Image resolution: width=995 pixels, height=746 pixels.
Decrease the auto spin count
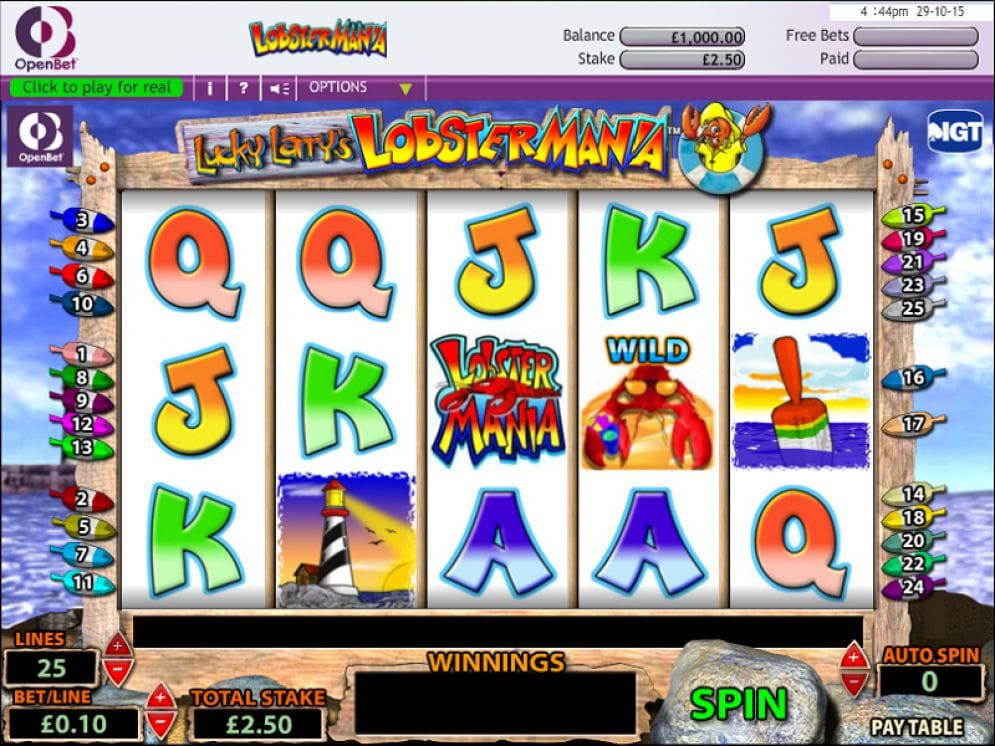point(853,682)
